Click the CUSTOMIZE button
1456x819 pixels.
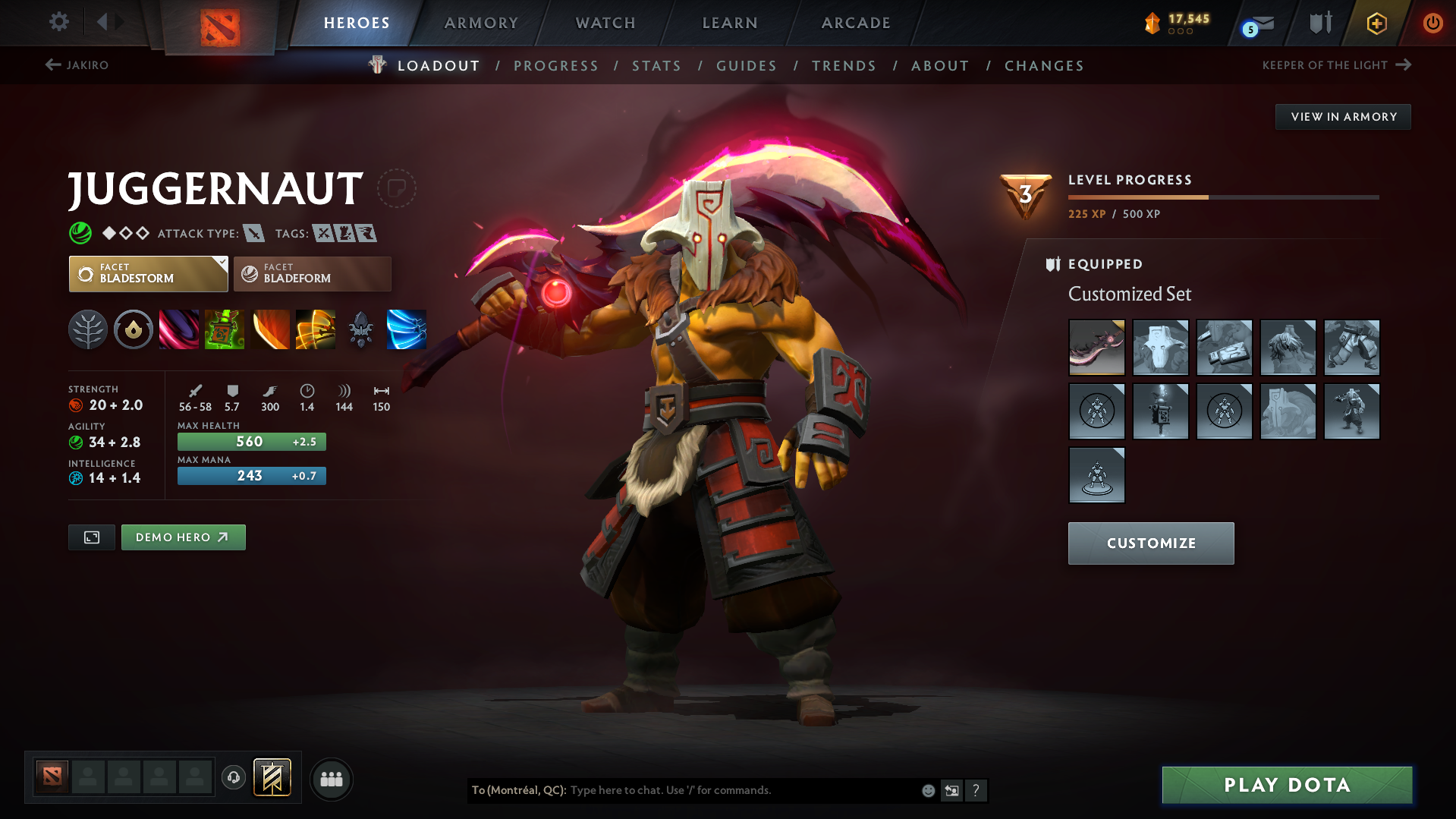(1150, 543)
